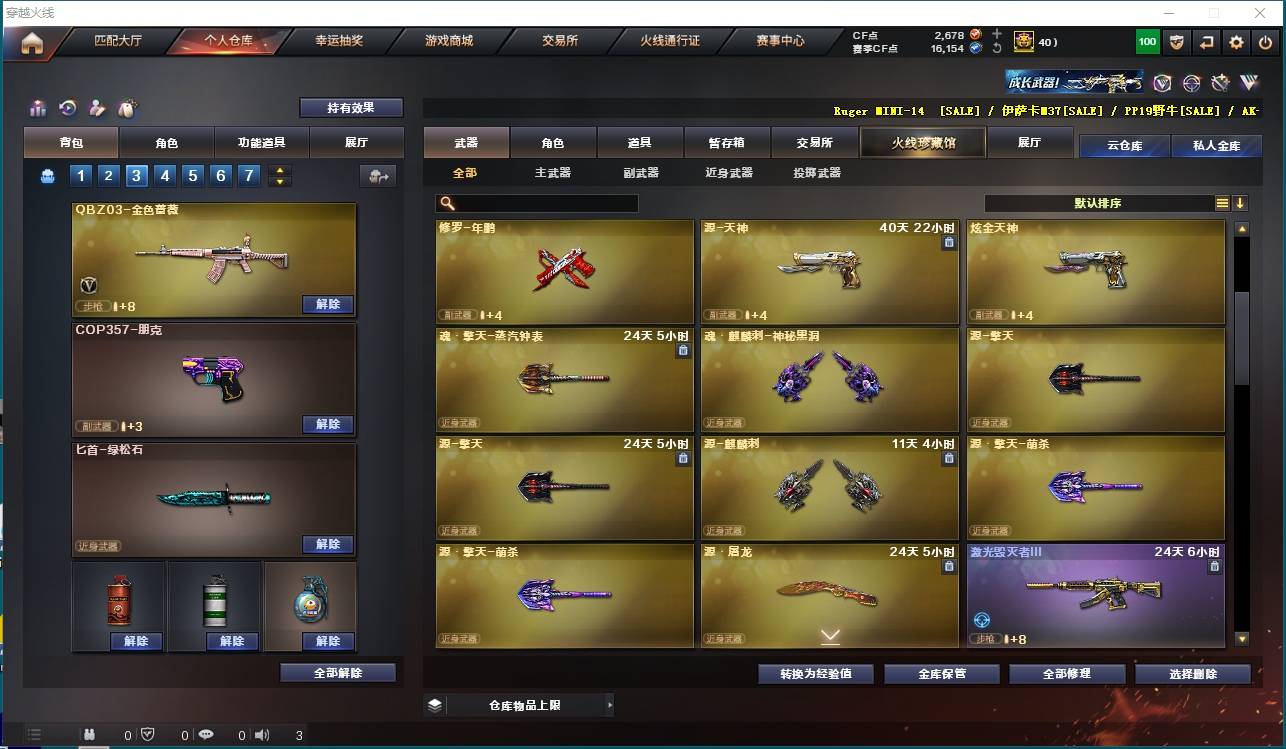The image size is (1286, 749).
Task: Click the up stepper arrow beside backpack page 7
Action: pos(281,170)
